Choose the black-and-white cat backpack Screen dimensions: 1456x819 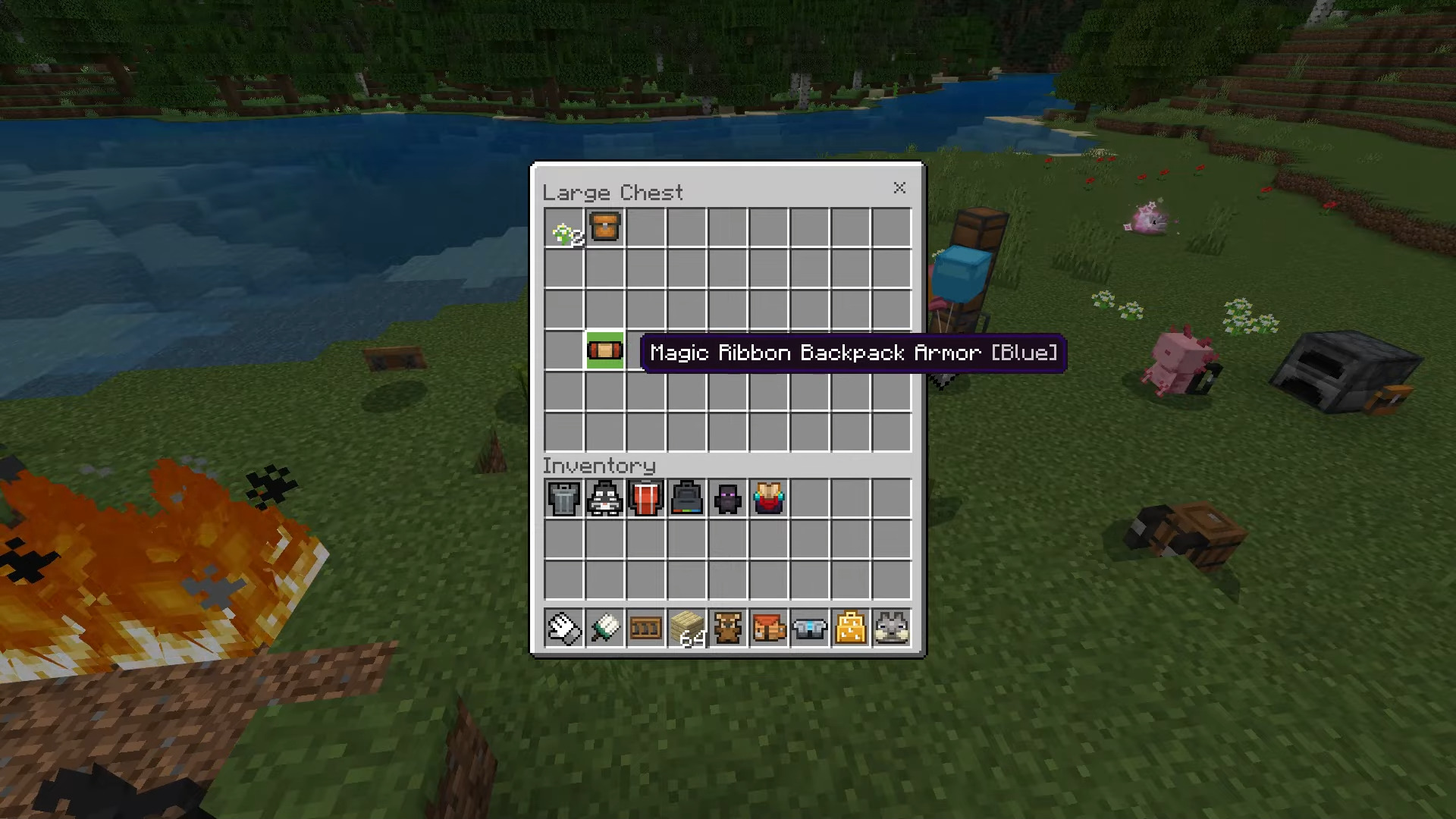point(605,499)
